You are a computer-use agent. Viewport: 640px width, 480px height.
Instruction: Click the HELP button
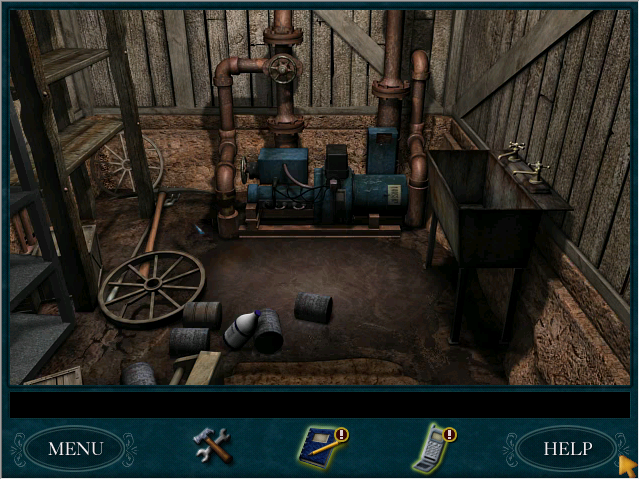567,449
